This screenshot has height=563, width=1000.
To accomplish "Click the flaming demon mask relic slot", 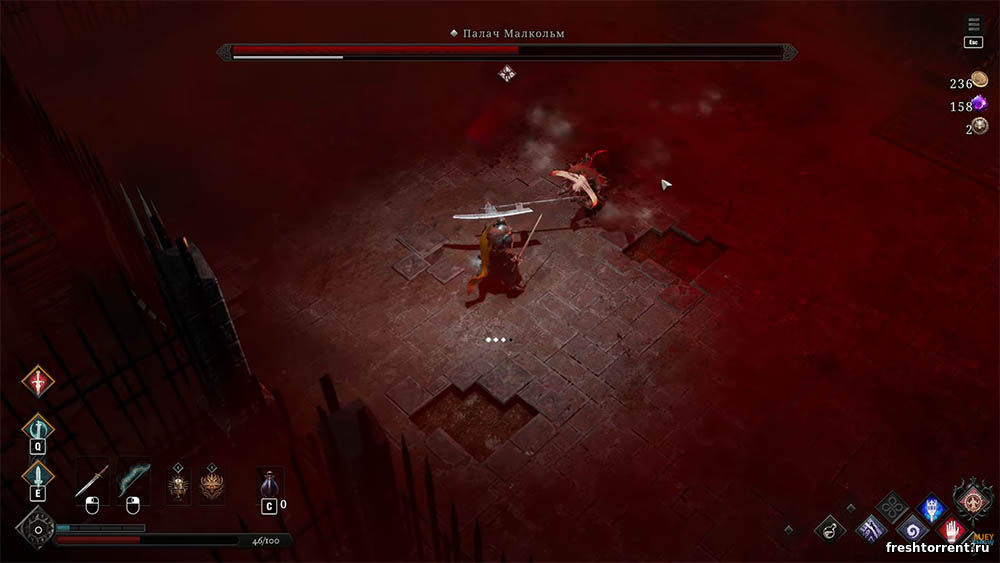I will point(211,485).
